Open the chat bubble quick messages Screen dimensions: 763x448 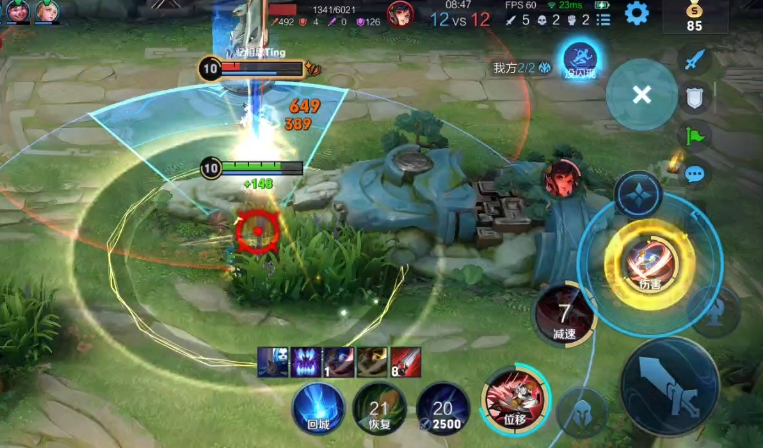(x=693, y=173)
